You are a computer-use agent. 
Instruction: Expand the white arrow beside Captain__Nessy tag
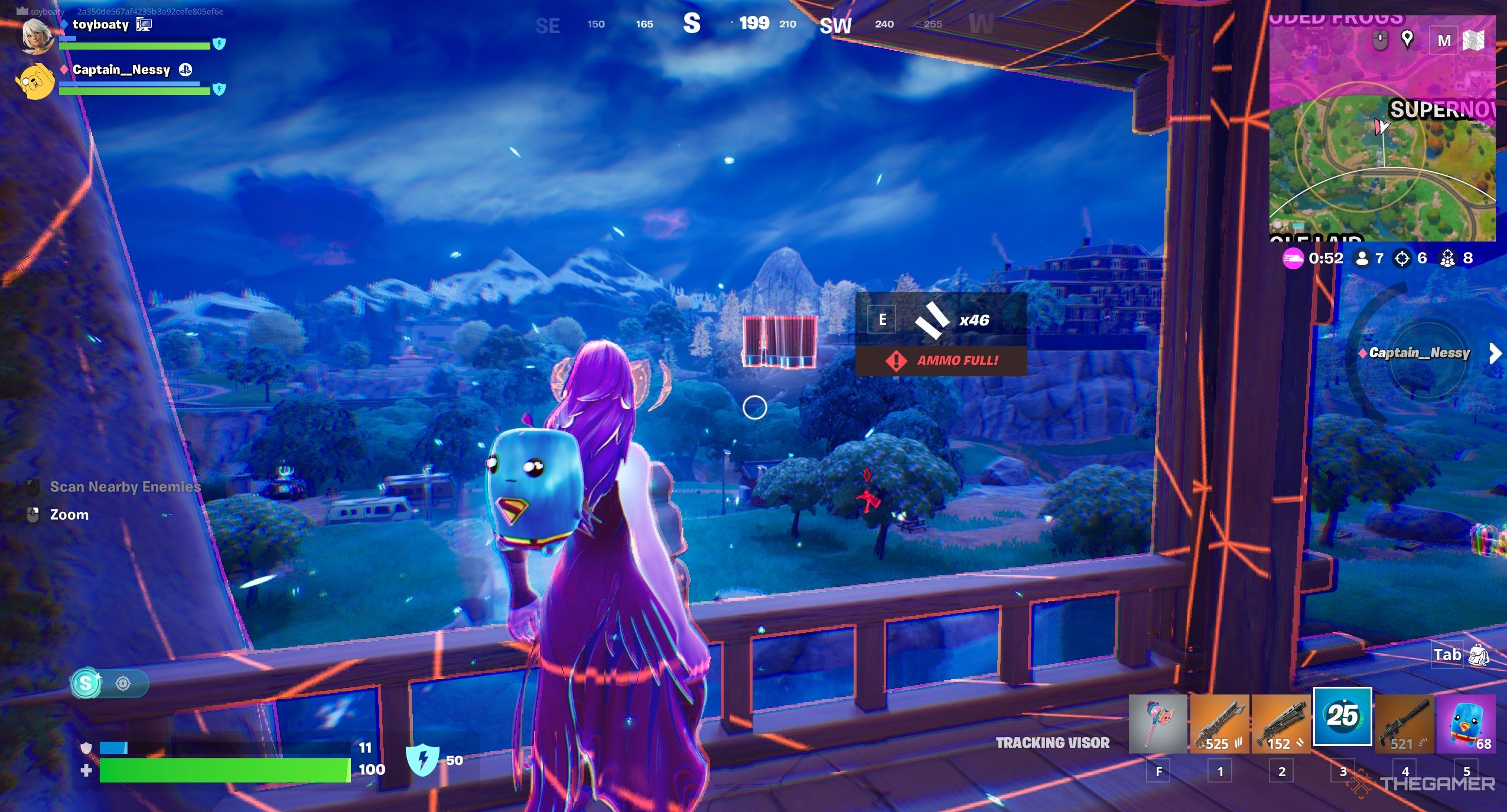click(1495, 353)
